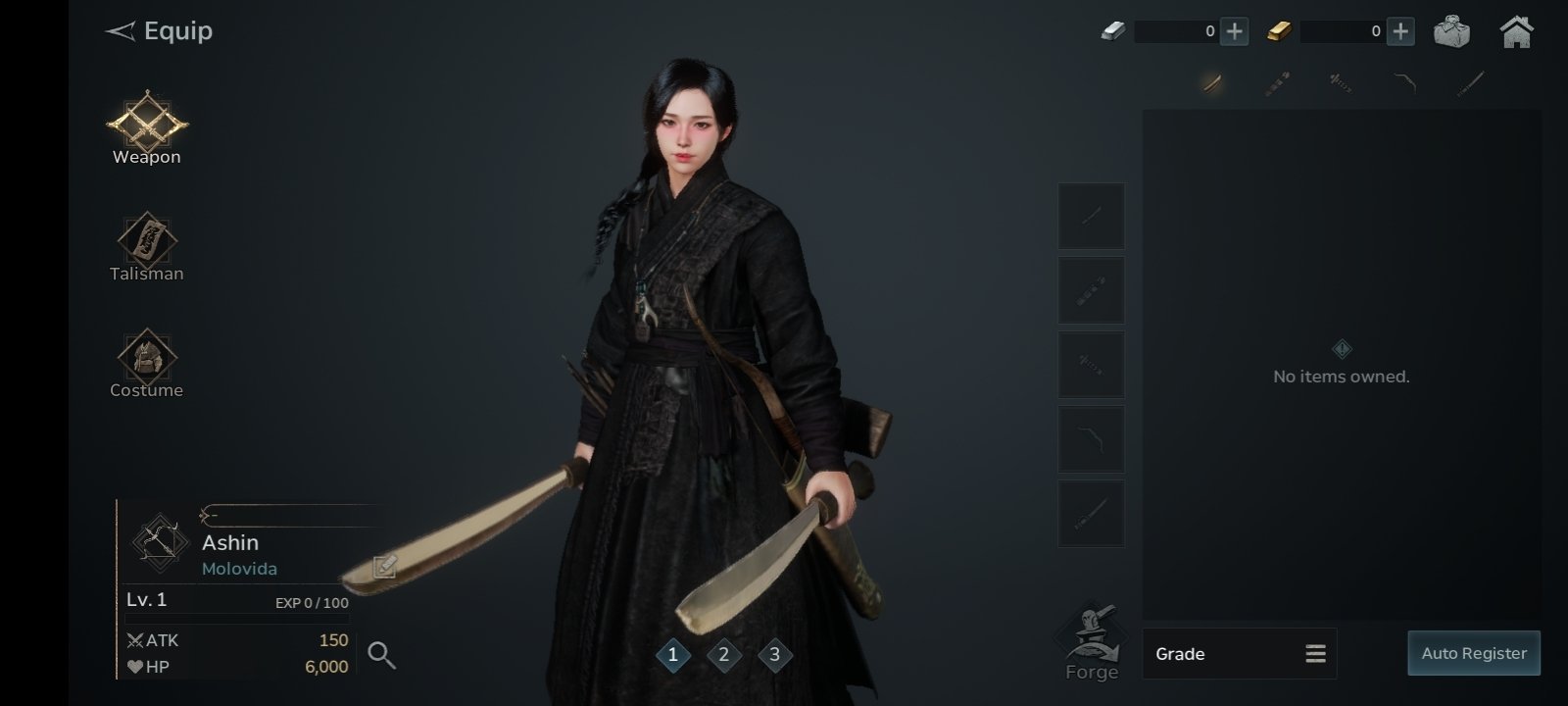Open the Forge

[x=1091, y=643]
